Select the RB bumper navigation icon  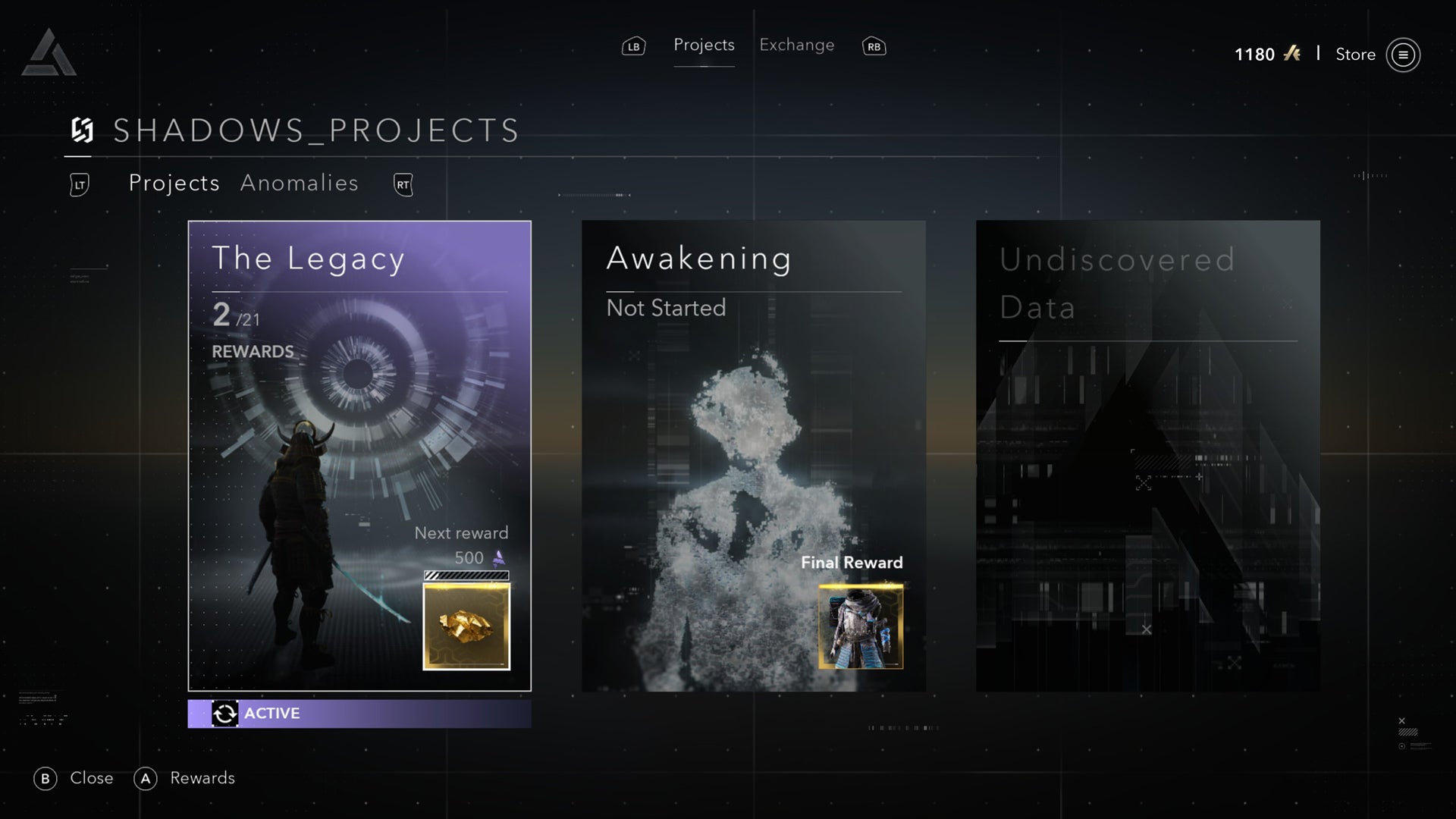873,45
